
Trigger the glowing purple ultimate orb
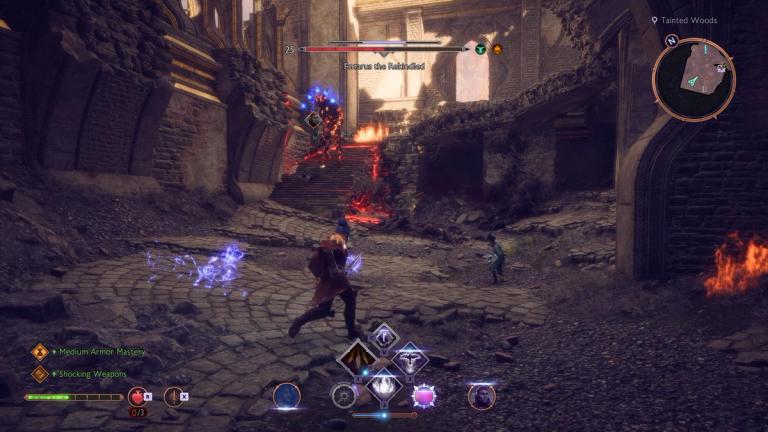point(424,396)
